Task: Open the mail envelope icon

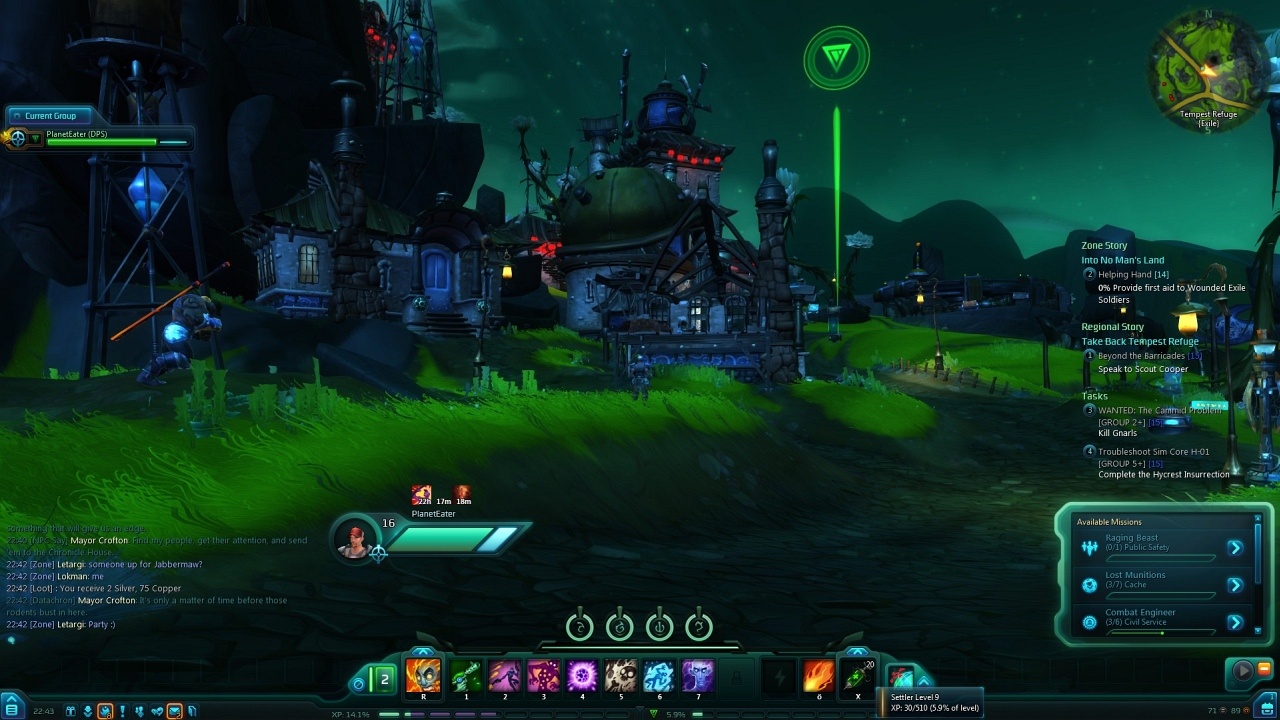Action: (174, 711)
